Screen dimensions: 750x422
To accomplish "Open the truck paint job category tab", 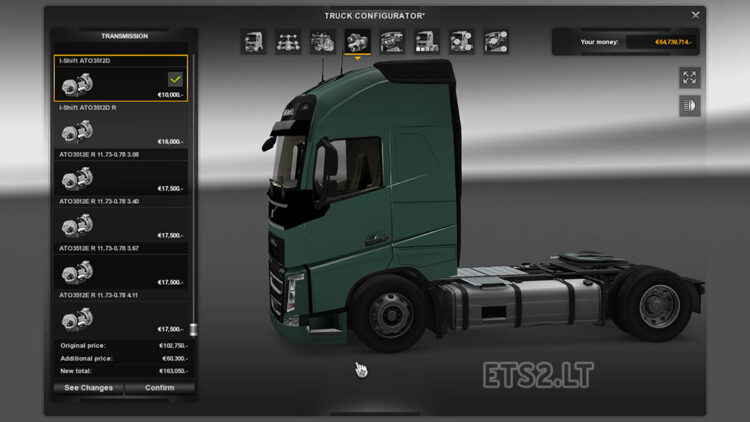I will click(427, 42).
